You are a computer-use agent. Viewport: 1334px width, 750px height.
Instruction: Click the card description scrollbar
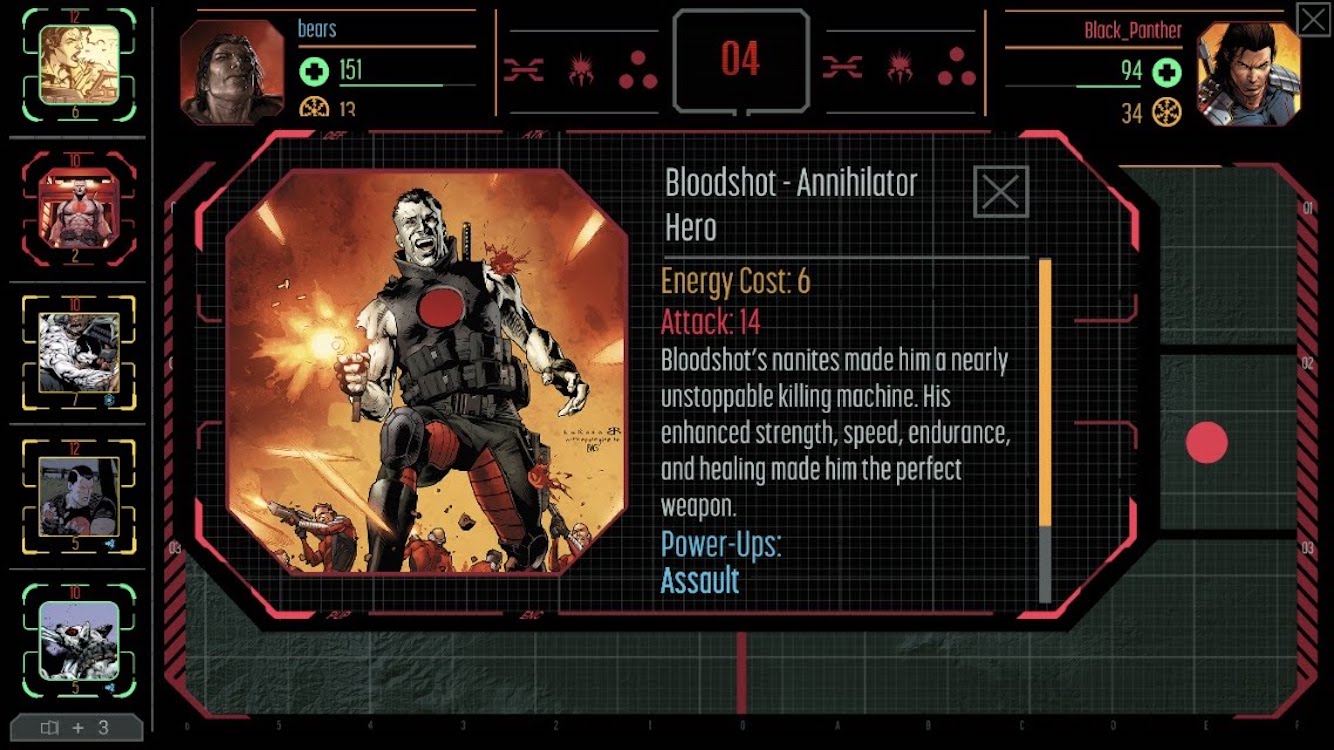tap(1045, 430)
